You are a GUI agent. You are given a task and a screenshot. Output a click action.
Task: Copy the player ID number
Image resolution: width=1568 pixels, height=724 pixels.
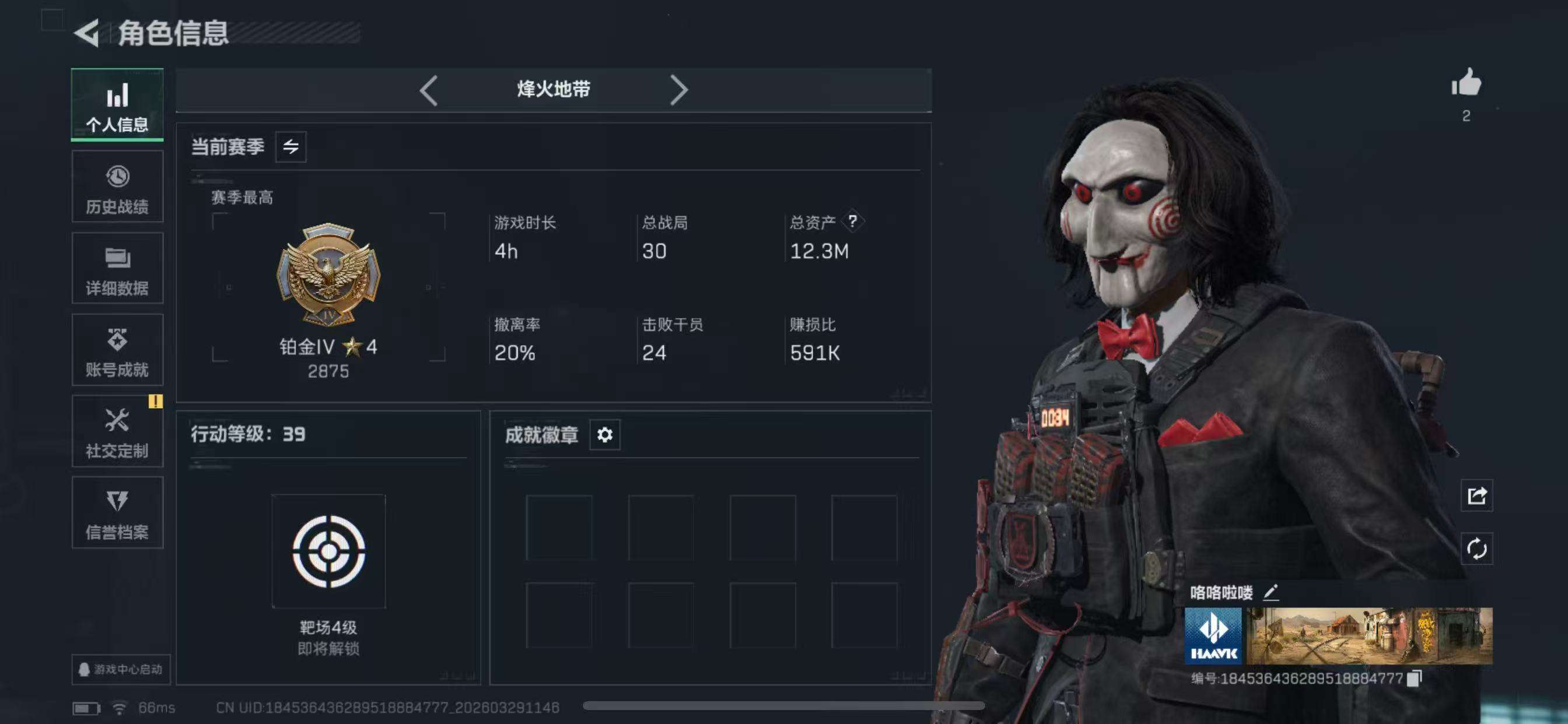pos(1415,679)
